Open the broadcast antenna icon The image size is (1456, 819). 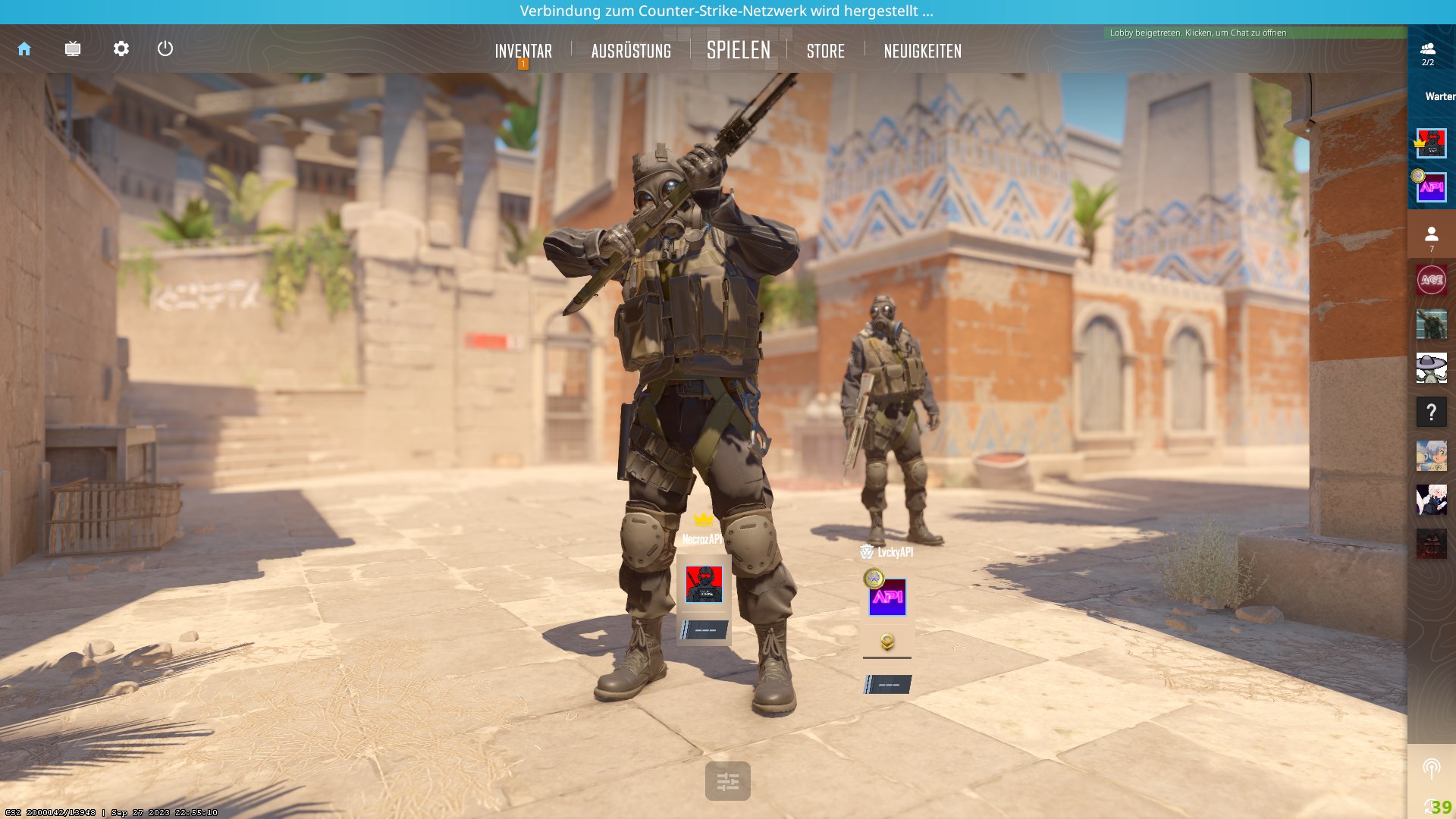(x=1432, y=768)
